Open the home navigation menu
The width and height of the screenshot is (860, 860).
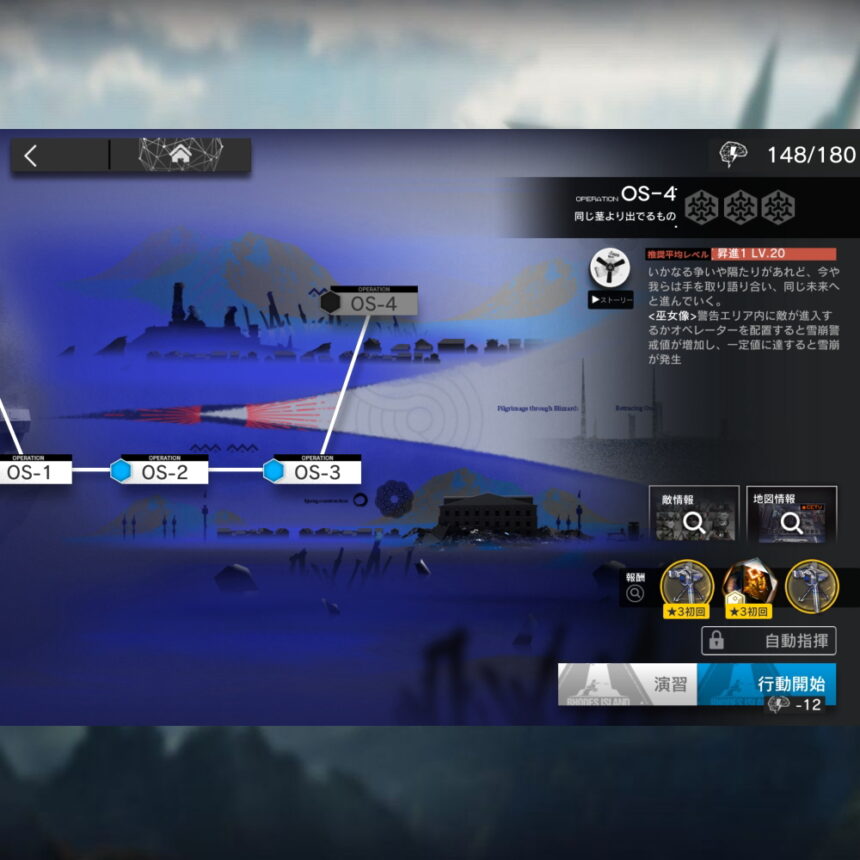180,154
